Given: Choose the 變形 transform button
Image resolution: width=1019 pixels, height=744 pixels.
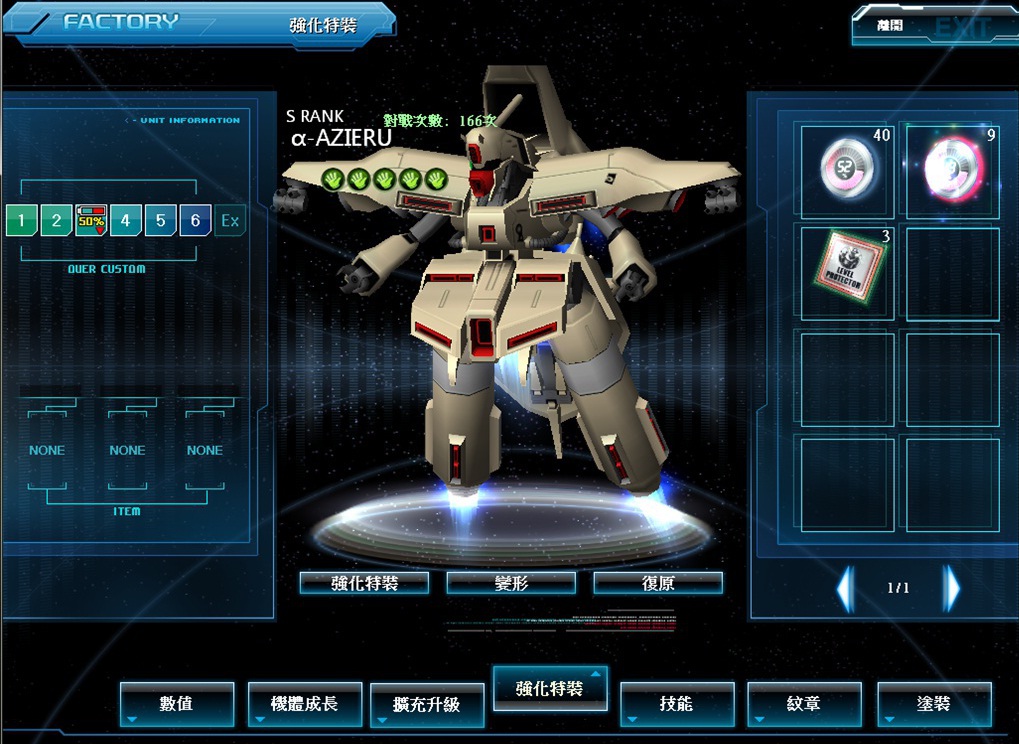Looking at the screenshot, I should click(511, 583).
